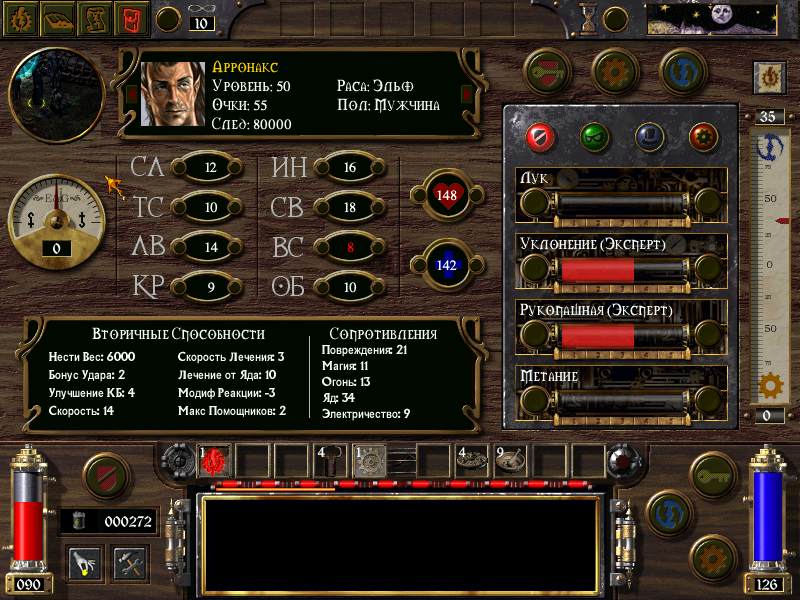The image size is (800, 600).
Task: Select the red flame hotbar slot
Action: (x=215, y=461)
